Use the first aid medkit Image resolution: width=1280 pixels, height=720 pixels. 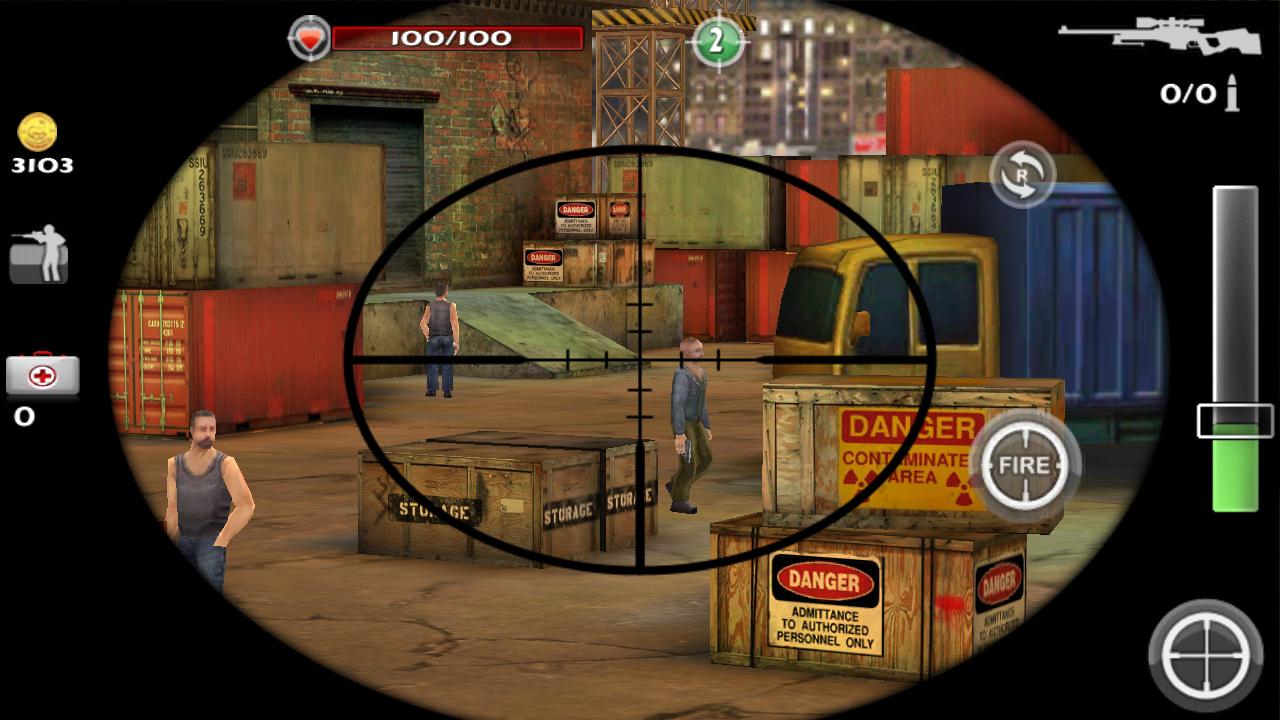(42, 376)
